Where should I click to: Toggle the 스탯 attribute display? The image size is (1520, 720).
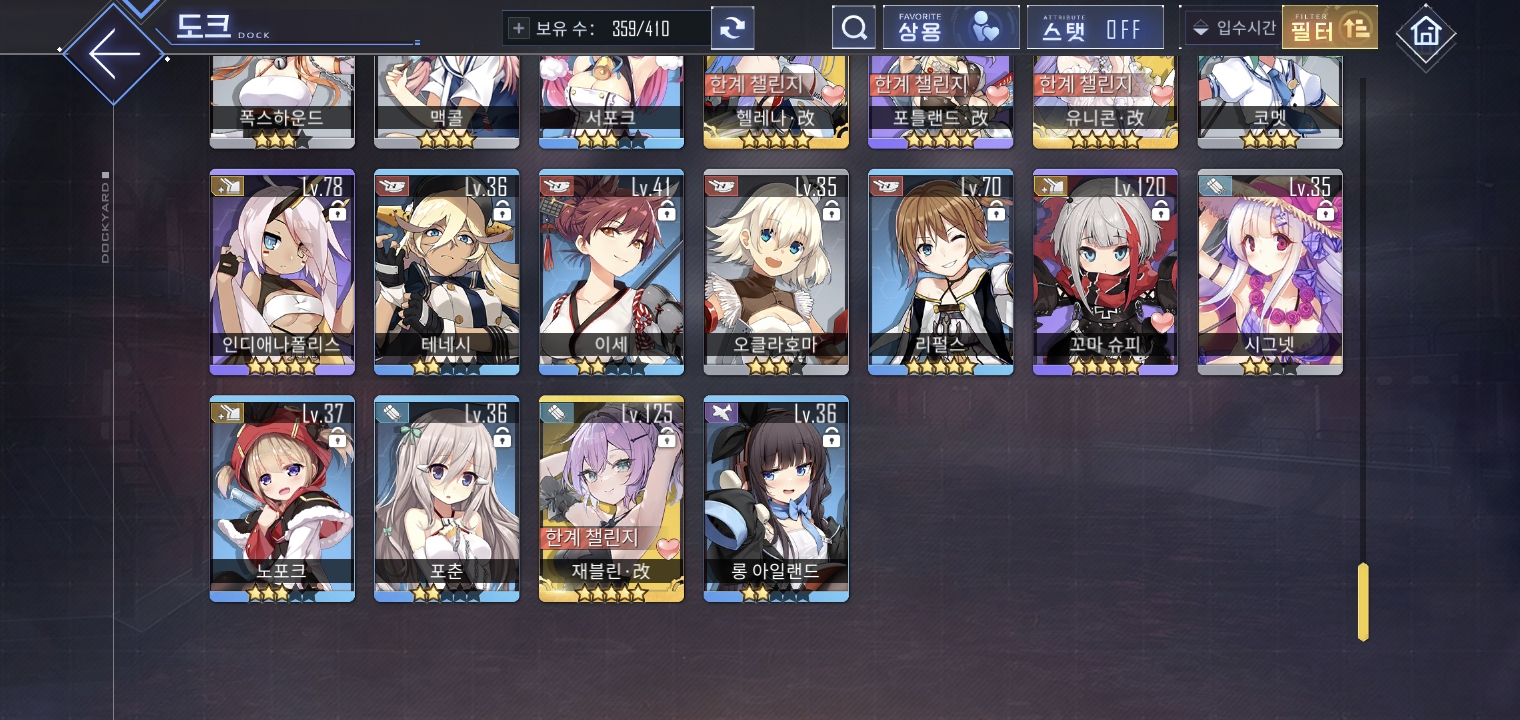tap(1094, 28)
